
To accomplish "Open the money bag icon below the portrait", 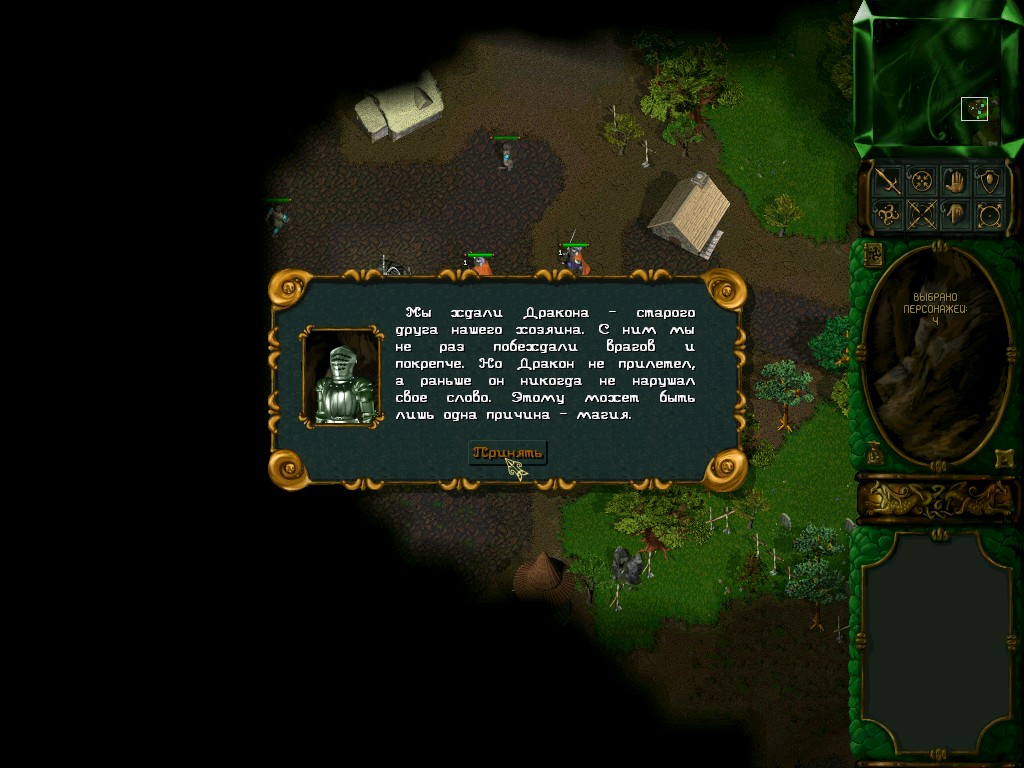I will (x=875, y=453).
